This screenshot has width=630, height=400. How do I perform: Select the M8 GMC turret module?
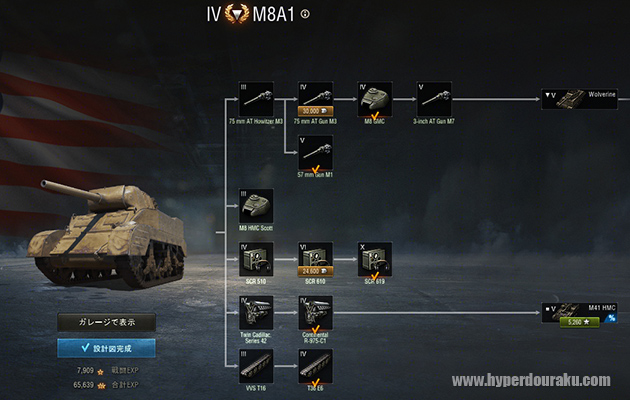pos(375,98)
